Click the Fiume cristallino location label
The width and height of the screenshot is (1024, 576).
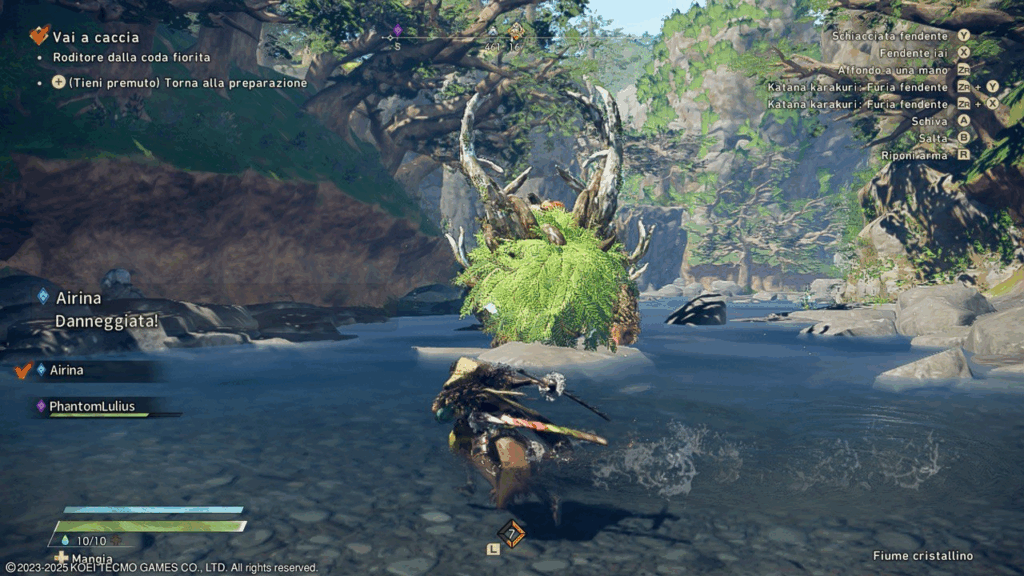pos(922,556)
